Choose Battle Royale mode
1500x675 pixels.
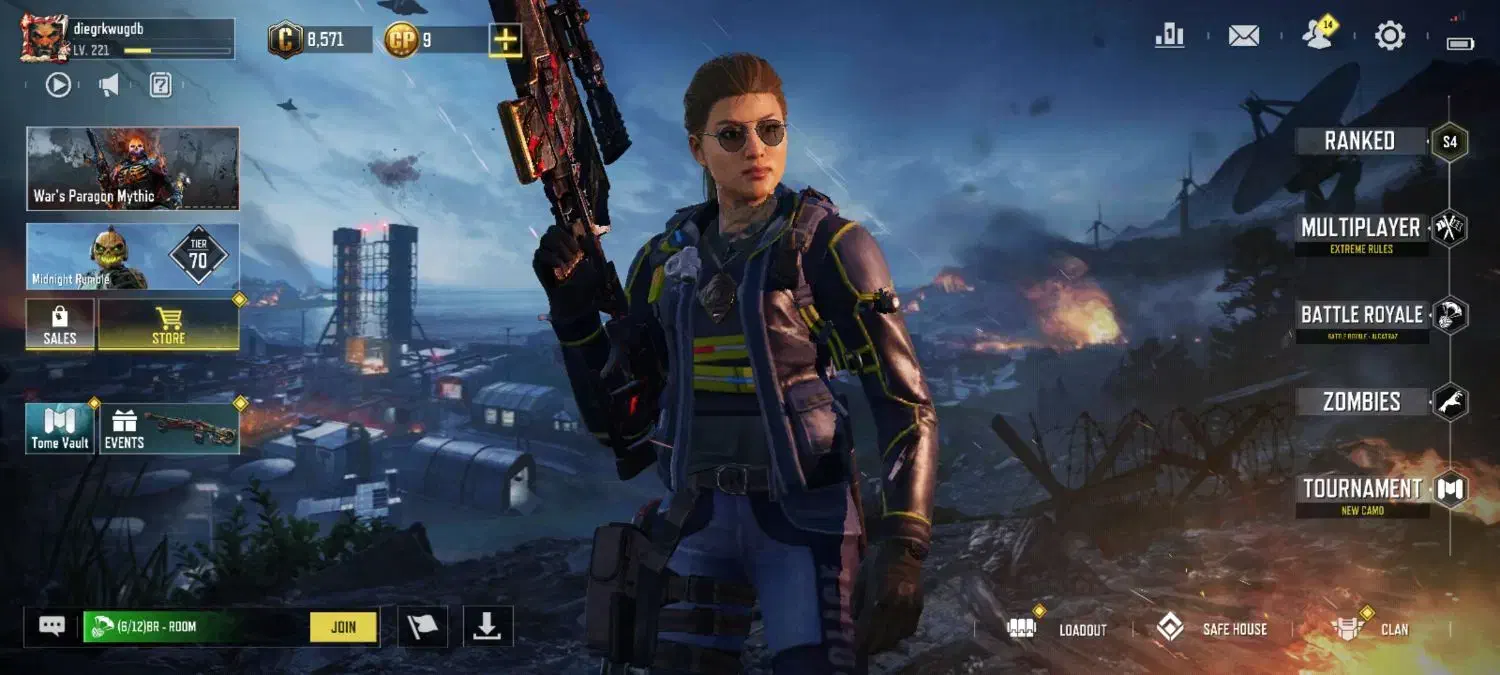[x=1361, y=316]
